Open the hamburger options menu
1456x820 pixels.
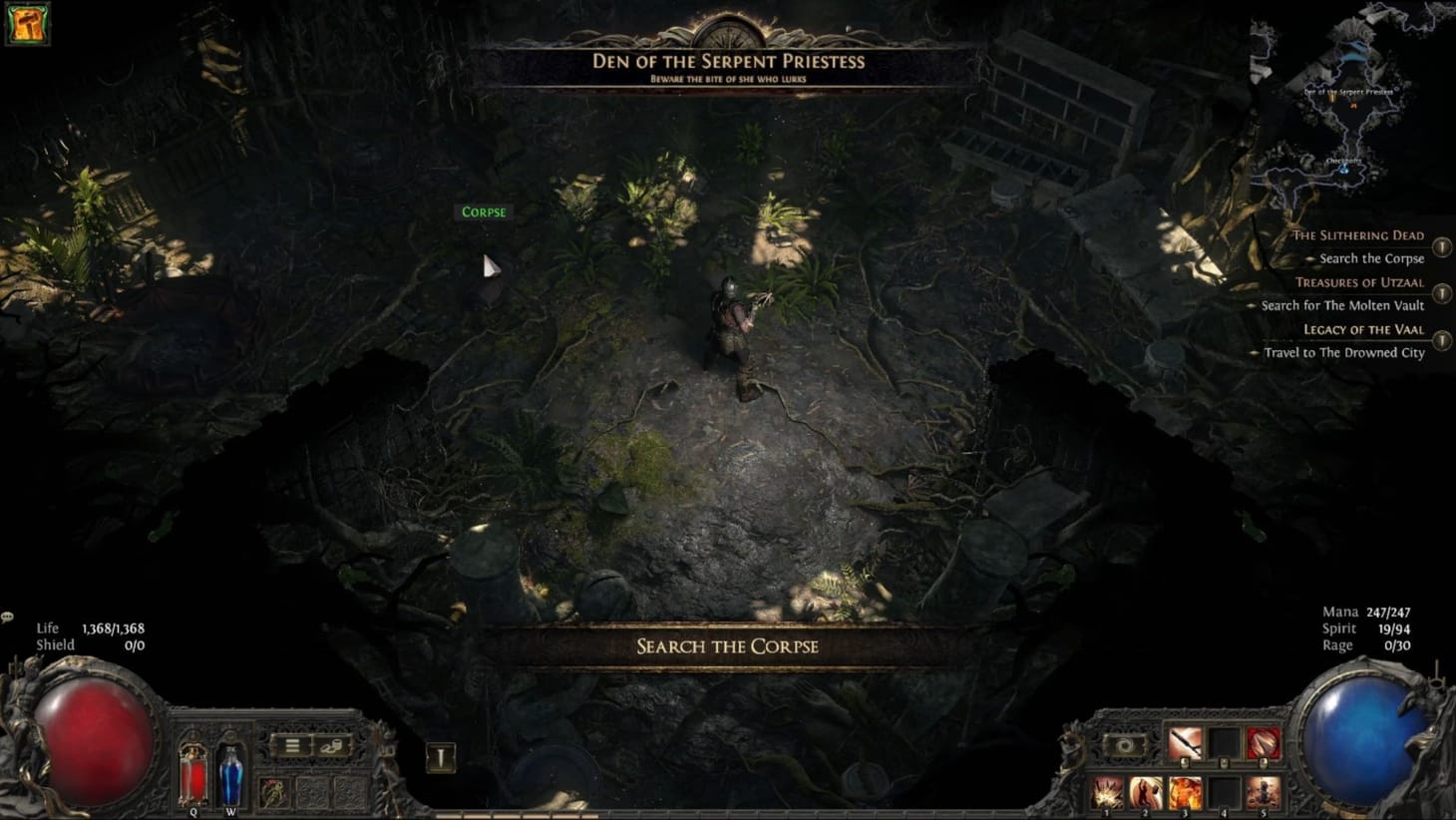point(291,745)
